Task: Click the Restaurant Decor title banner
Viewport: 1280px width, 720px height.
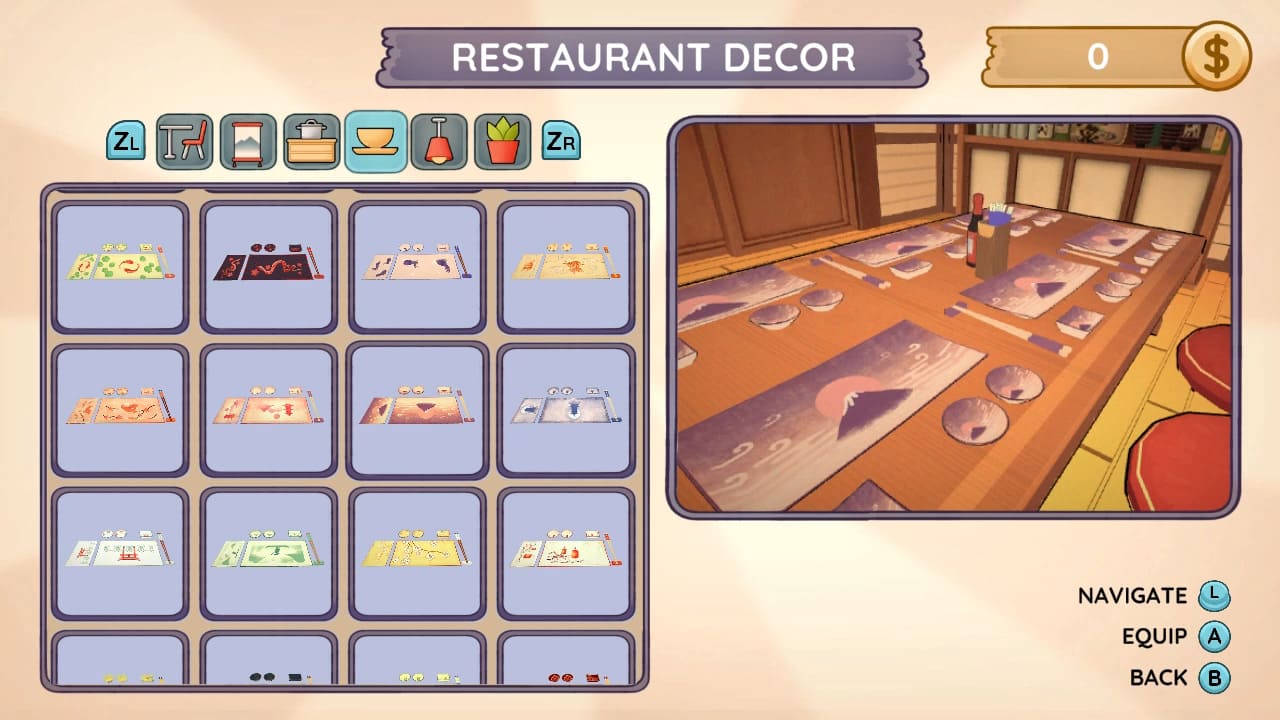Action: (651, 58)
